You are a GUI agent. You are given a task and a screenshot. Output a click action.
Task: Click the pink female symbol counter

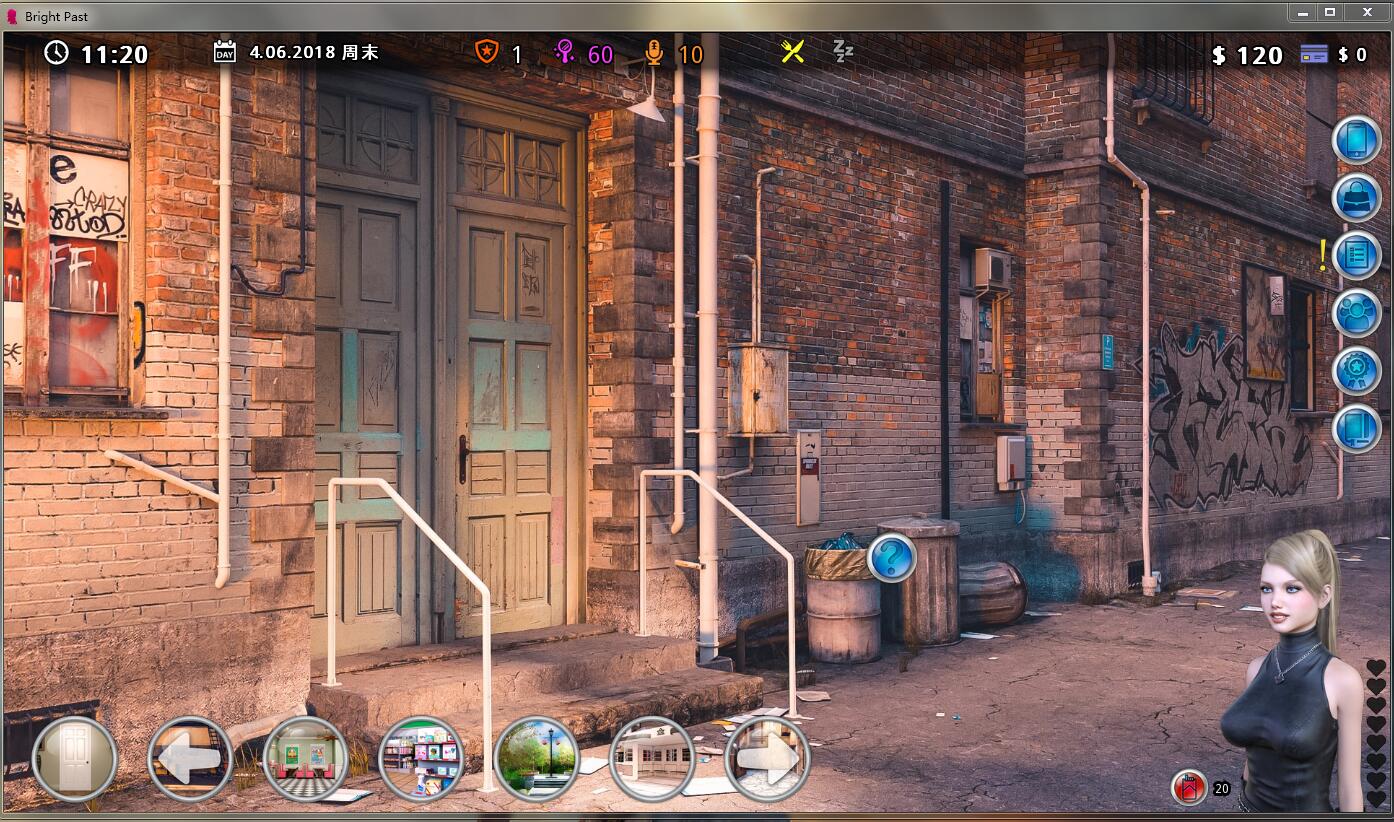[x=564, y=54]
